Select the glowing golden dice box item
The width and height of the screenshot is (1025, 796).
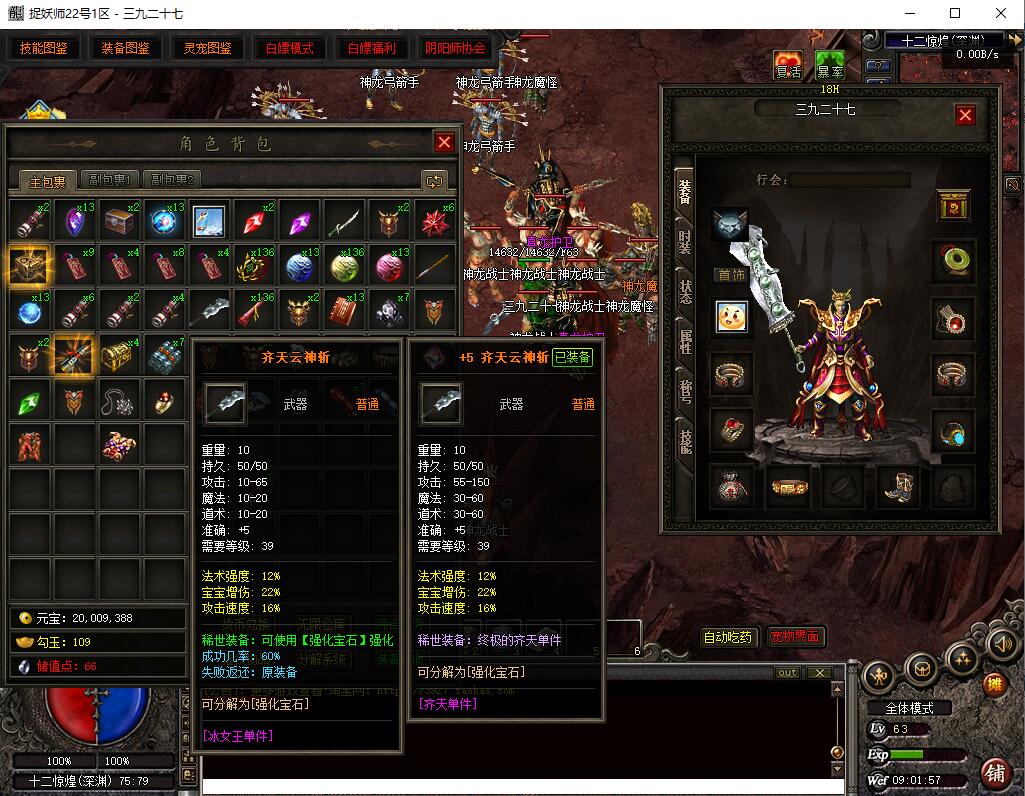(x=30, y=266)
